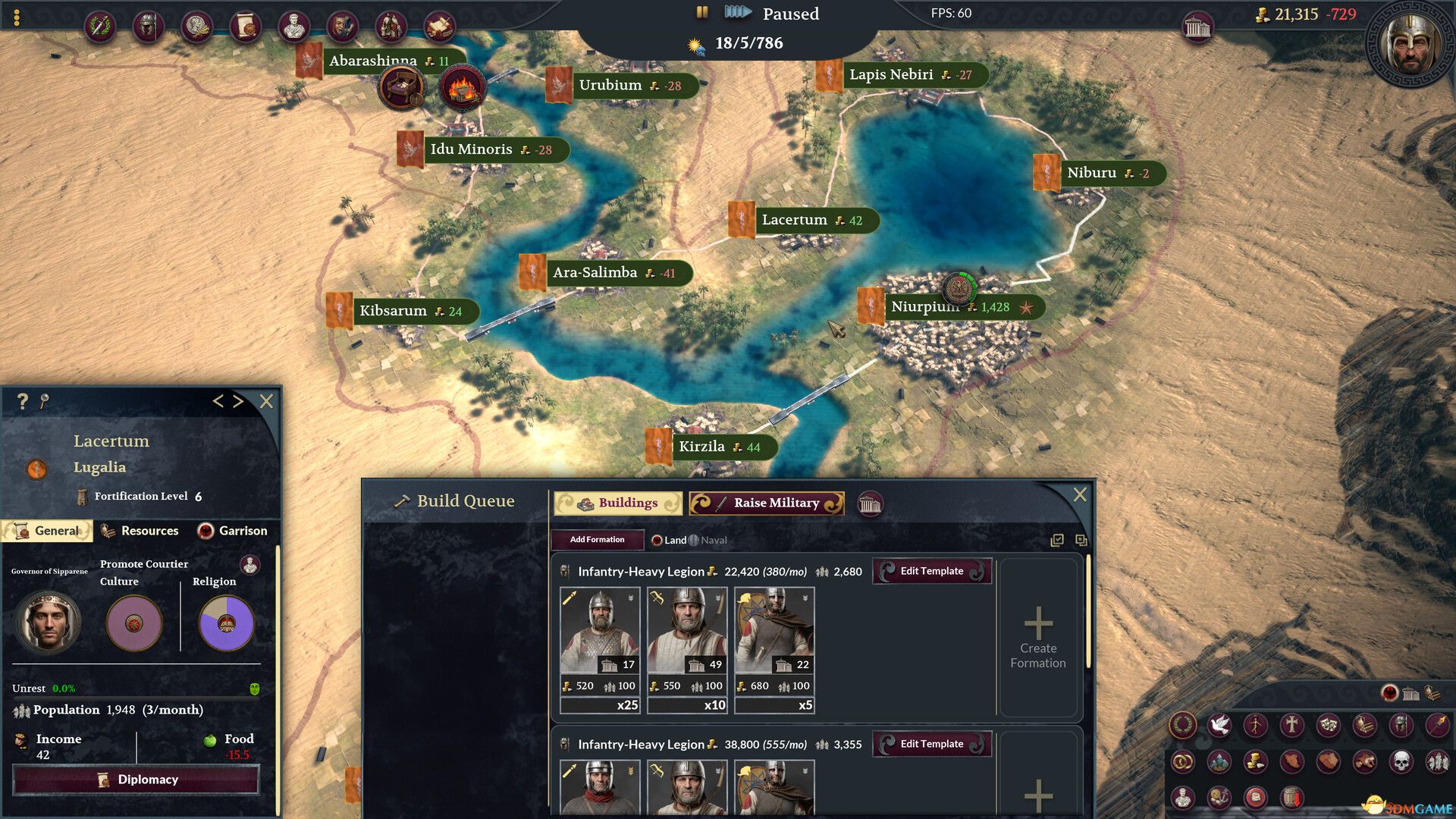1456x819 pixels.
Task: Open the Military menu (helmet icon)
Action: click(x=148, y=25)
